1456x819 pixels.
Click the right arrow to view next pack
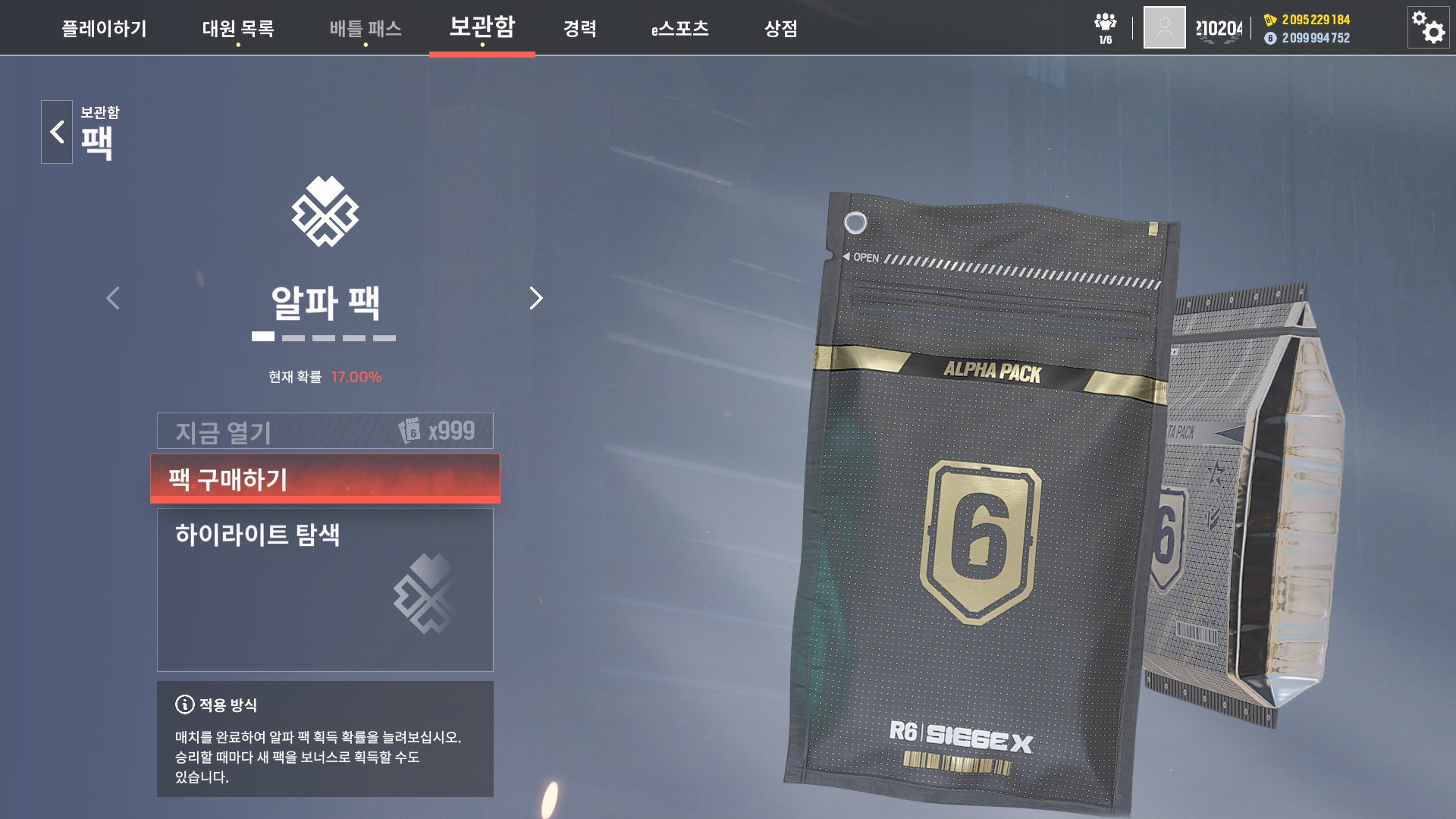pyautogui.click(x=535, y=300)
